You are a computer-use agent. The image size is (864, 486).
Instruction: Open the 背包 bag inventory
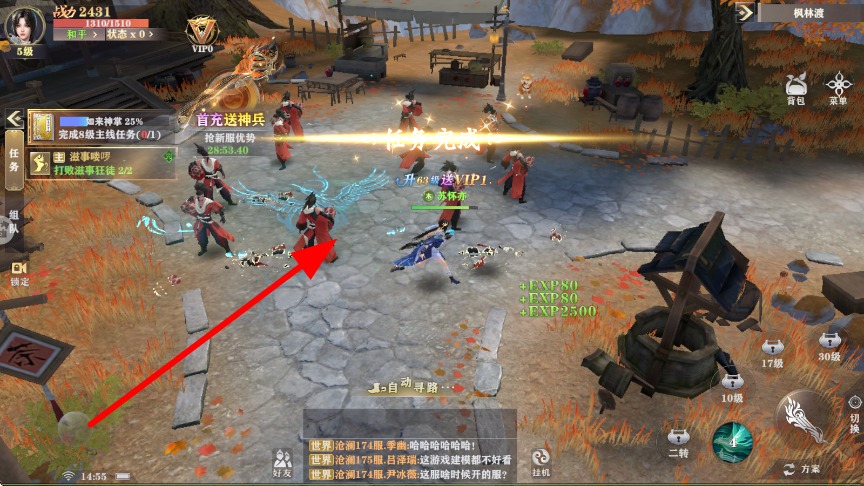click(x=796, y=88)
